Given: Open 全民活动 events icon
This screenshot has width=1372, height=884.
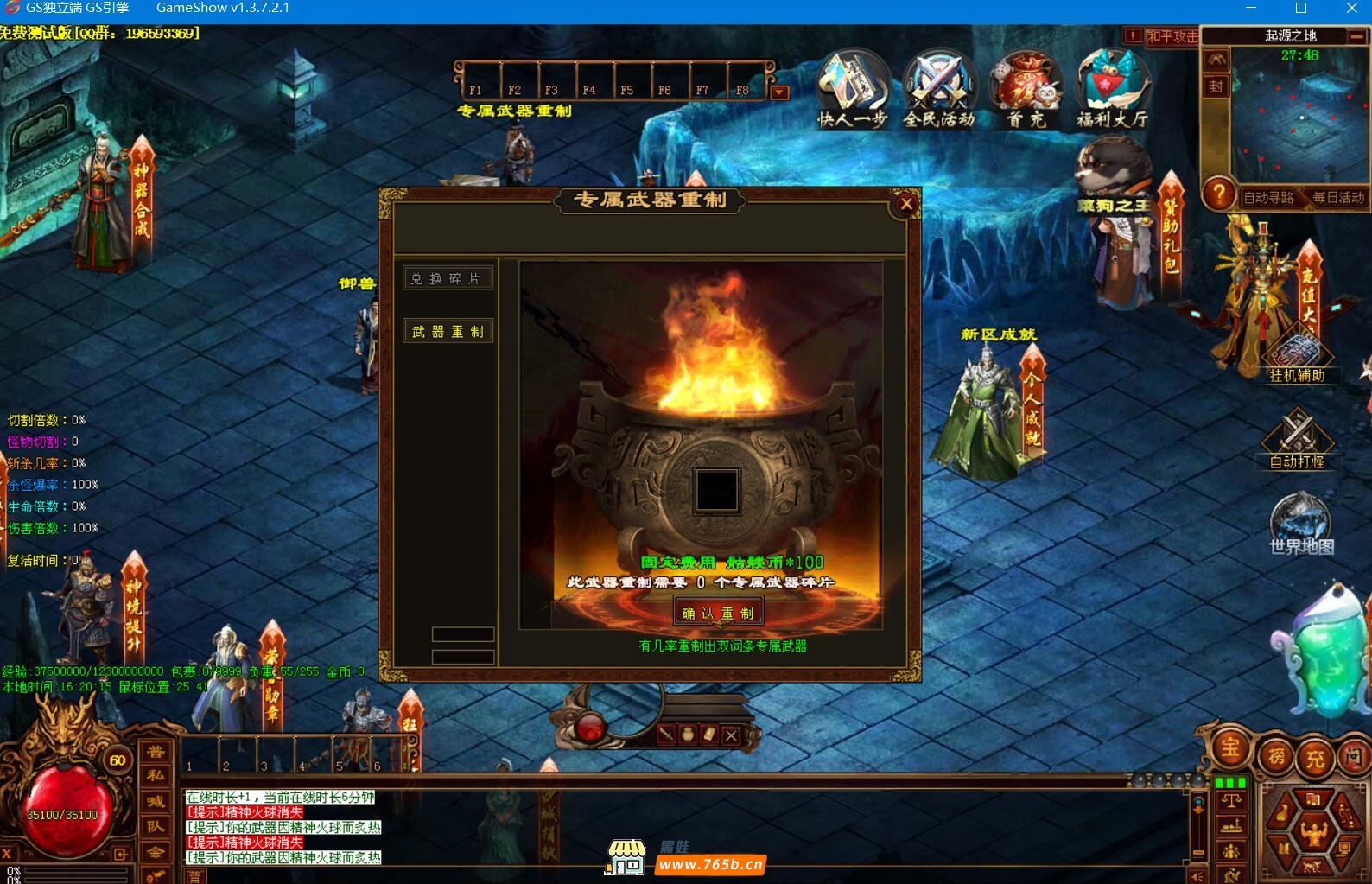Looking at the screenshot, I should click(x=939, y=86).
